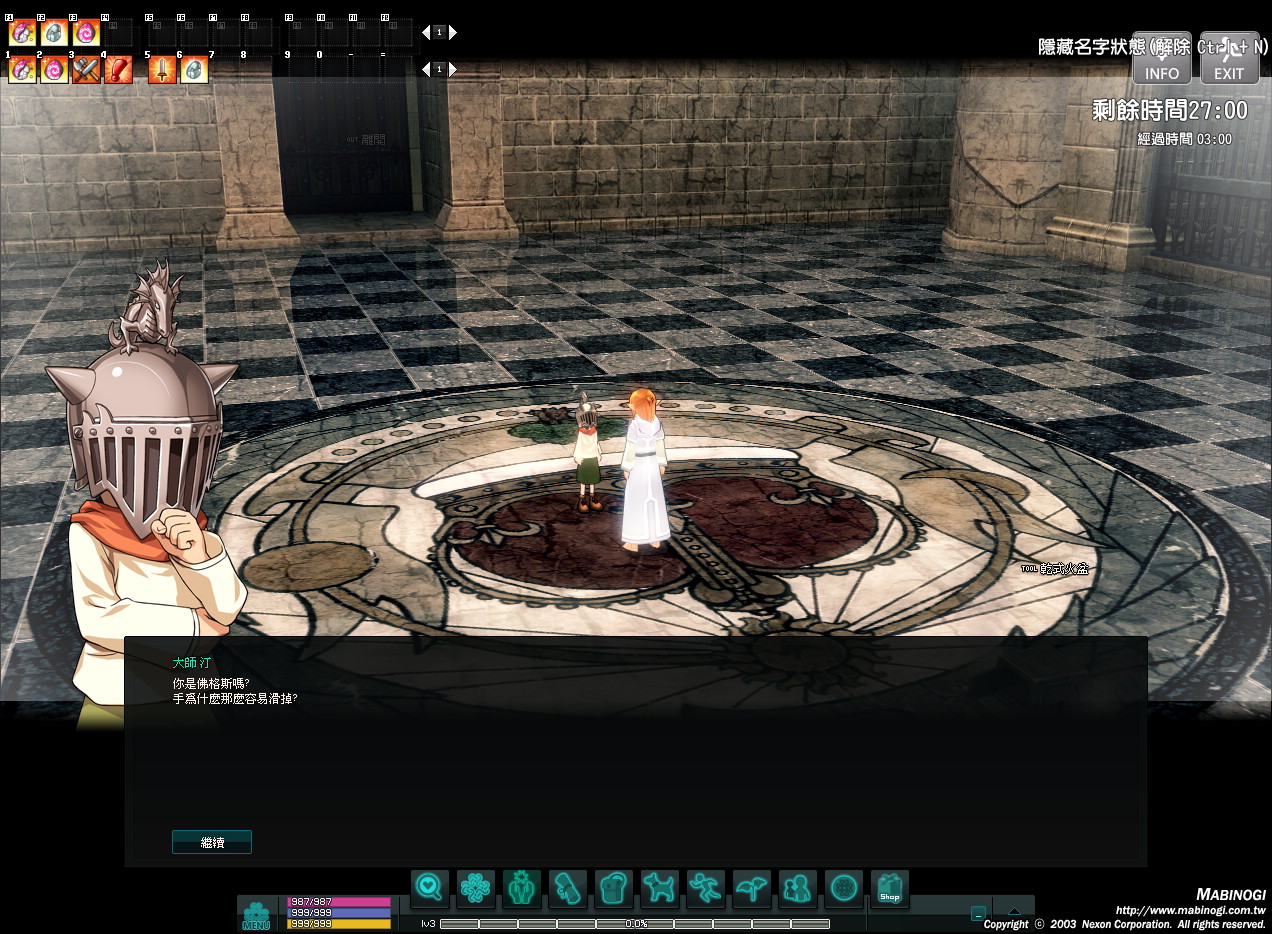The width and height of the screenshot is (1272, 934).
Task: Open the INFO panel
Action: [1161, 58]
